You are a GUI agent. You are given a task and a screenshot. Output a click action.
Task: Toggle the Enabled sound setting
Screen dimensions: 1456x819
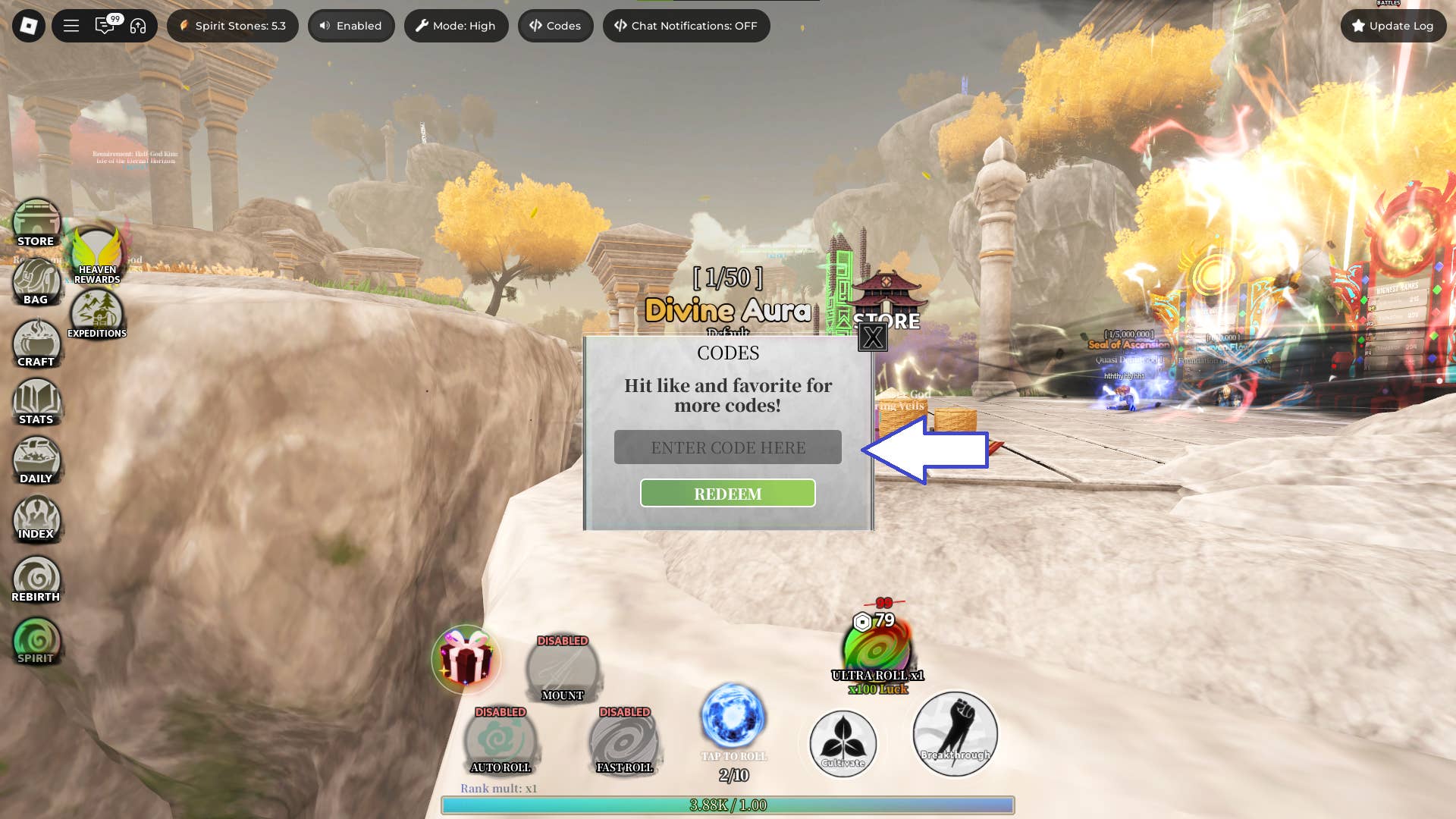coord(351,25)
